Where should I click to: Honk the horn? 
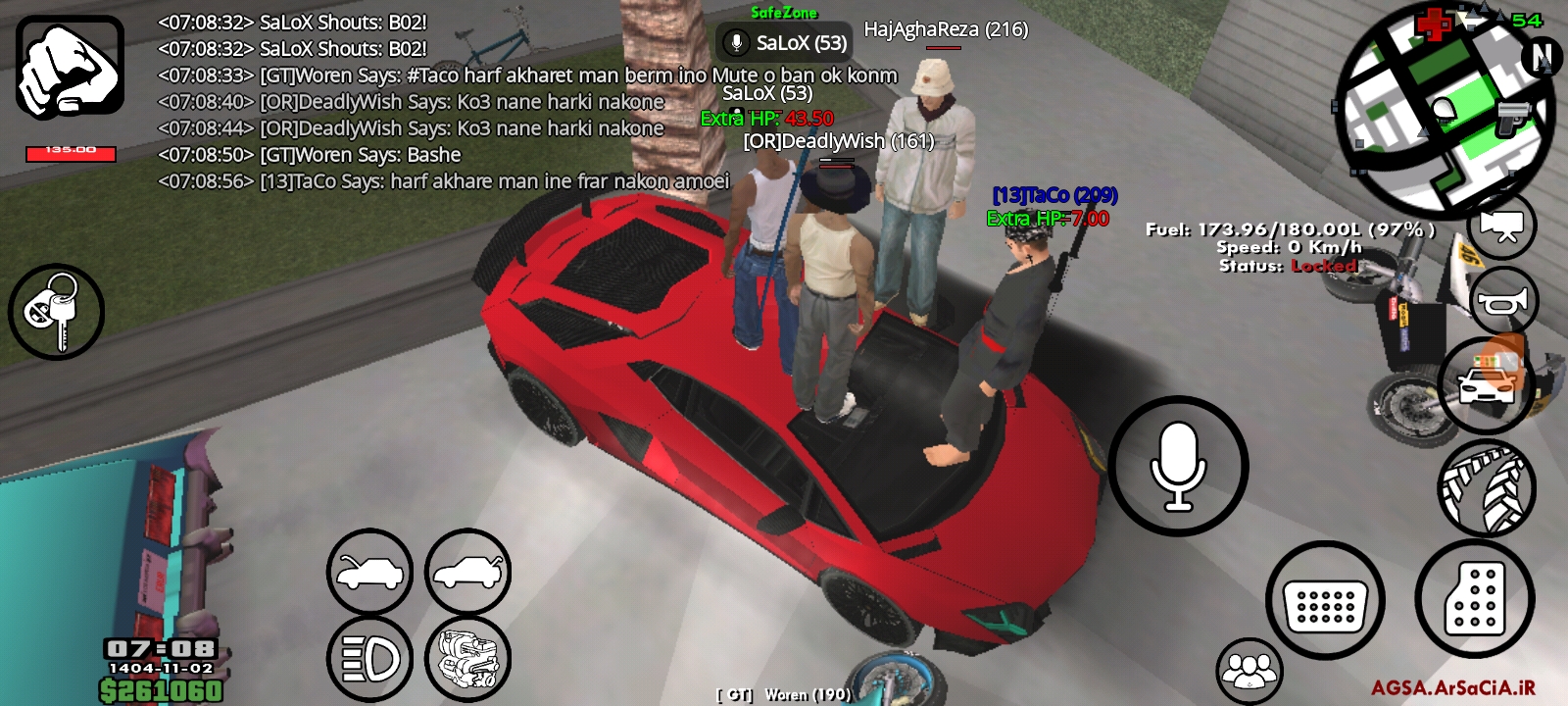[1506, 301]
